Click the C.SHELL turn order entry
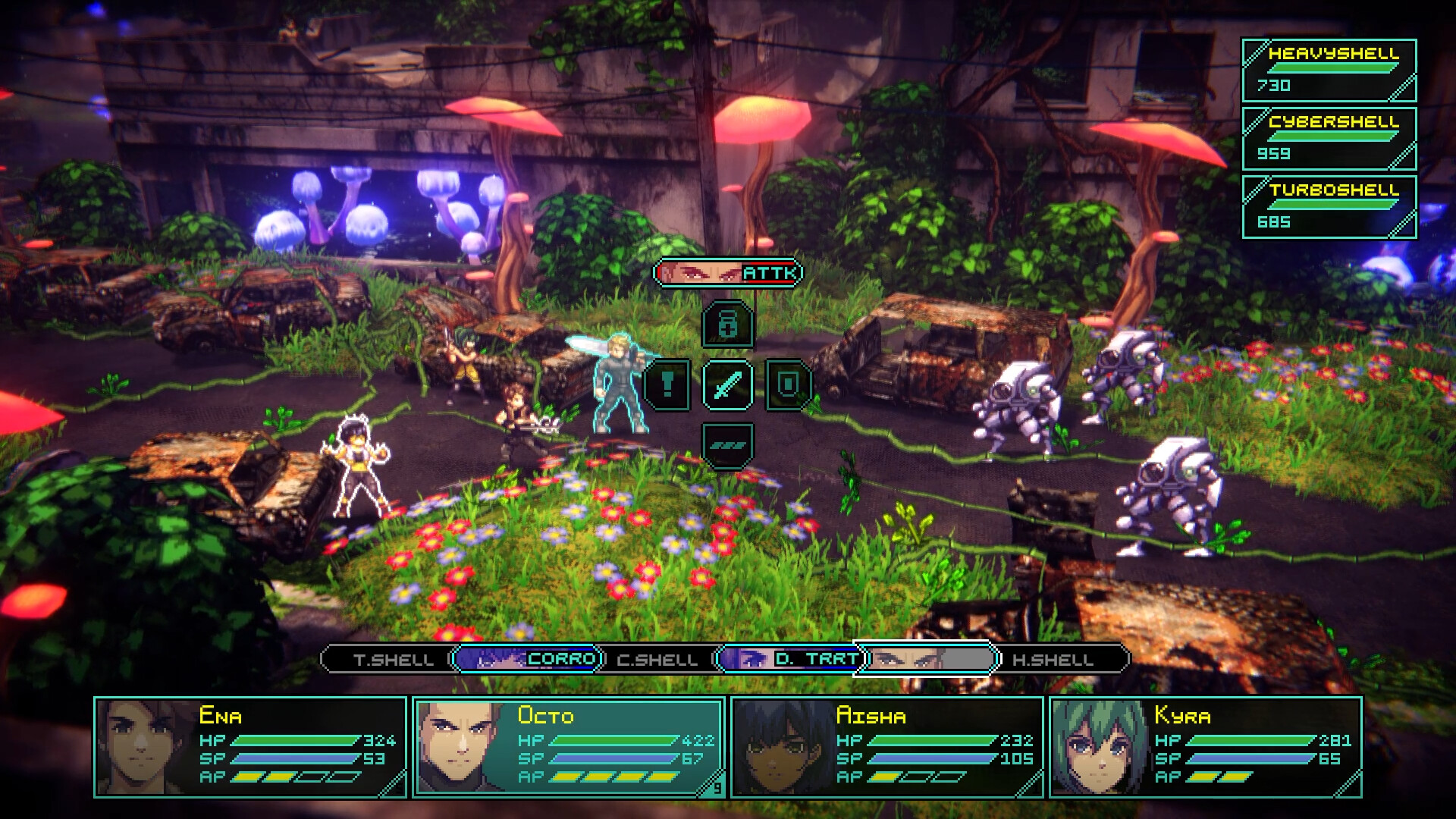 [x=657, y=659]
